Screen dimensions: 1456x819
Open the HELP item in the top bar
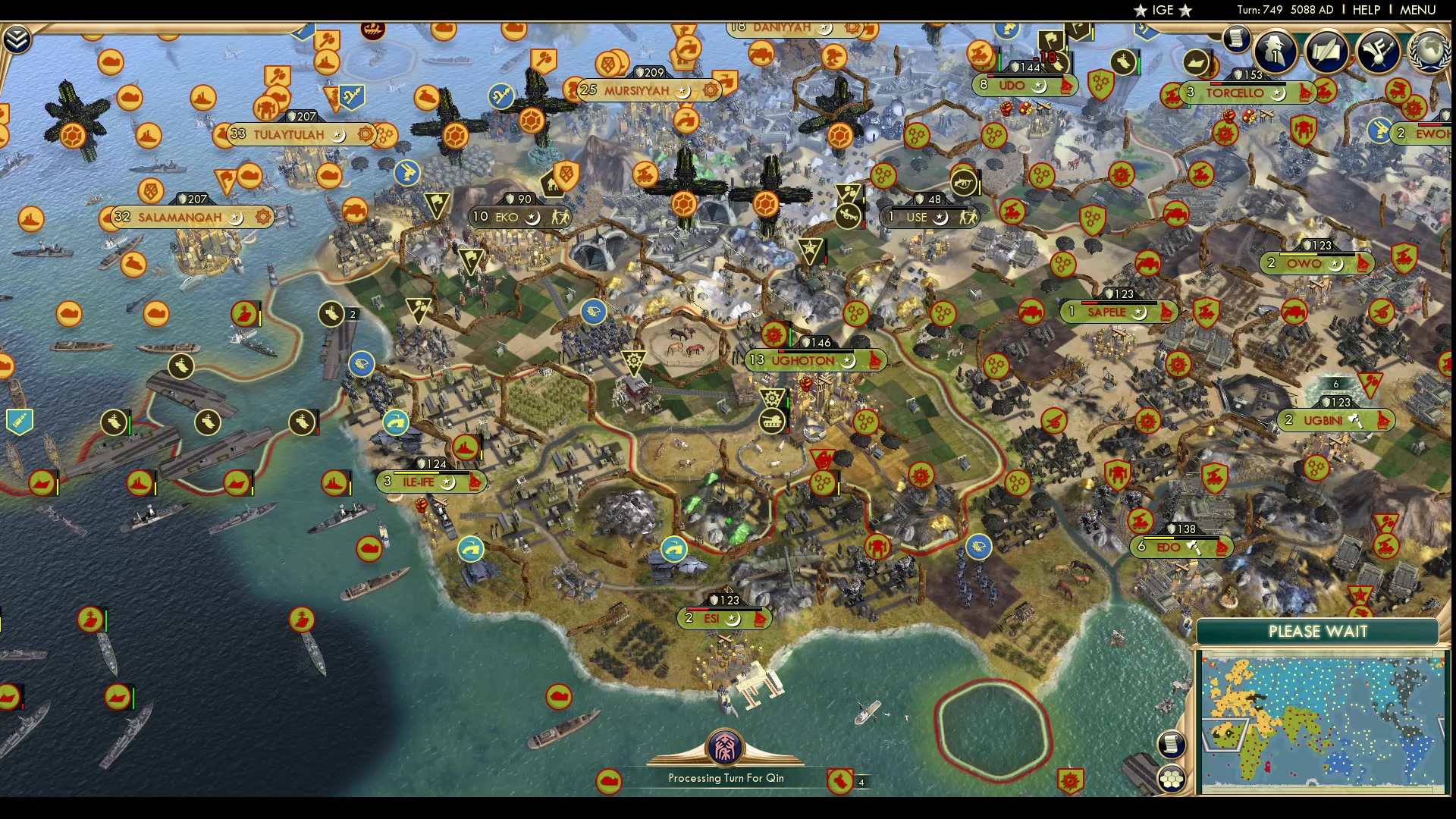(x=1365, y=10)
